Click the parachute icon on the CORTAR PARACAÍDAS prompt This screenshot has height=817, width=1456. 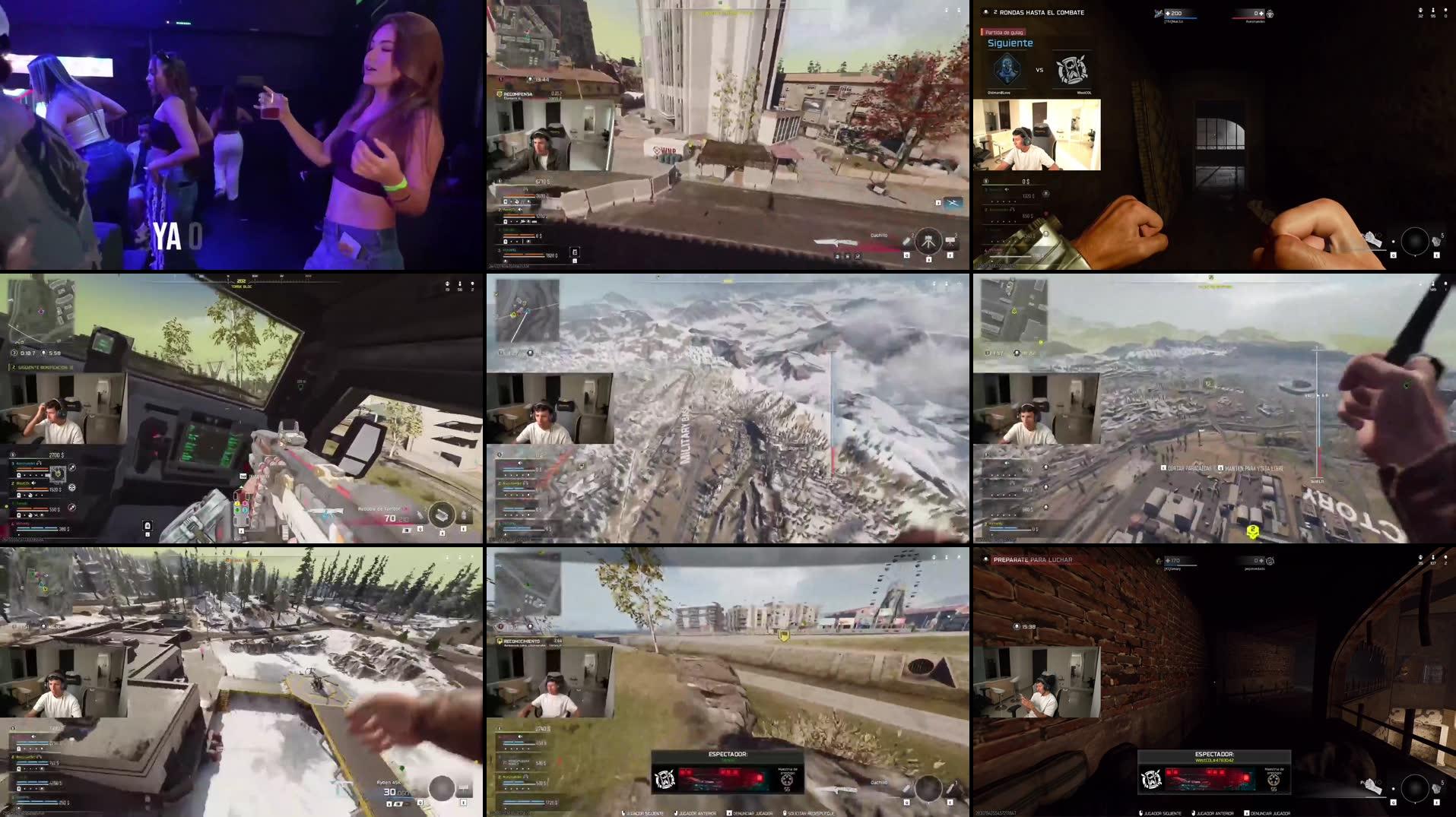pyautogui.click(x=1163, y=467)
